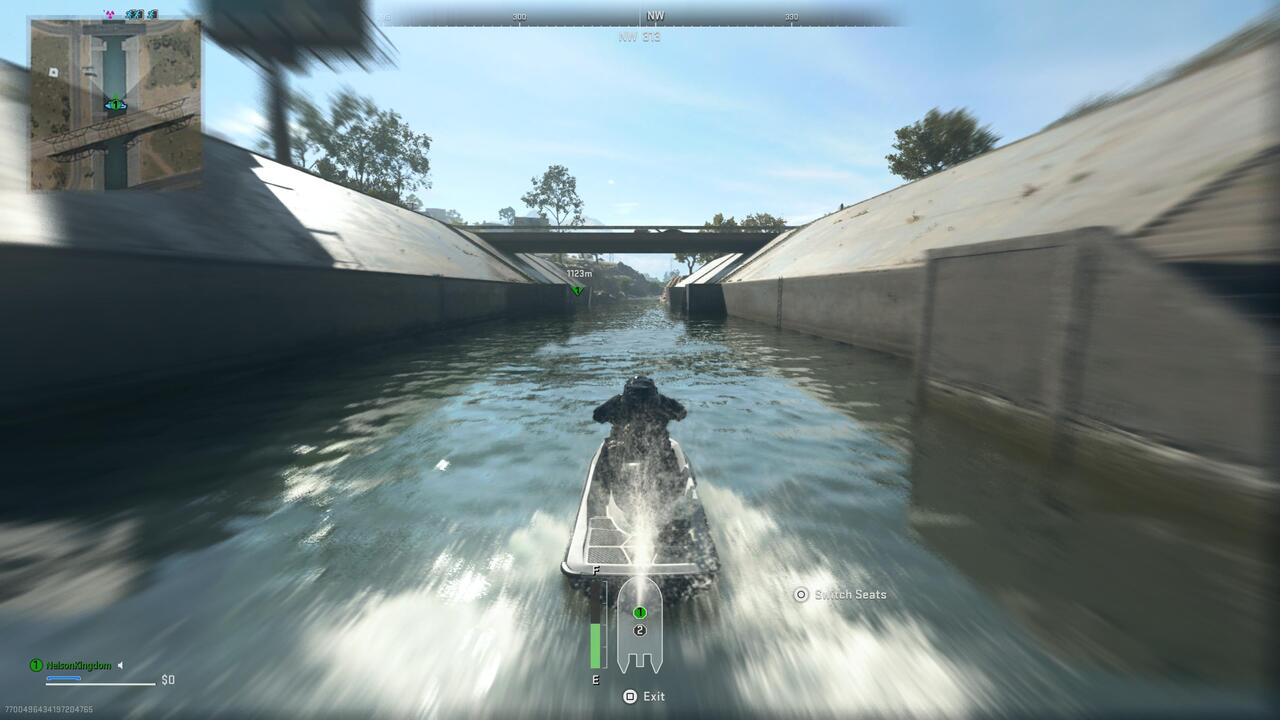Select seat 2 on the vehicle diagram
This screenshot has height=720, width=1280.
click(x=640, y=629)
